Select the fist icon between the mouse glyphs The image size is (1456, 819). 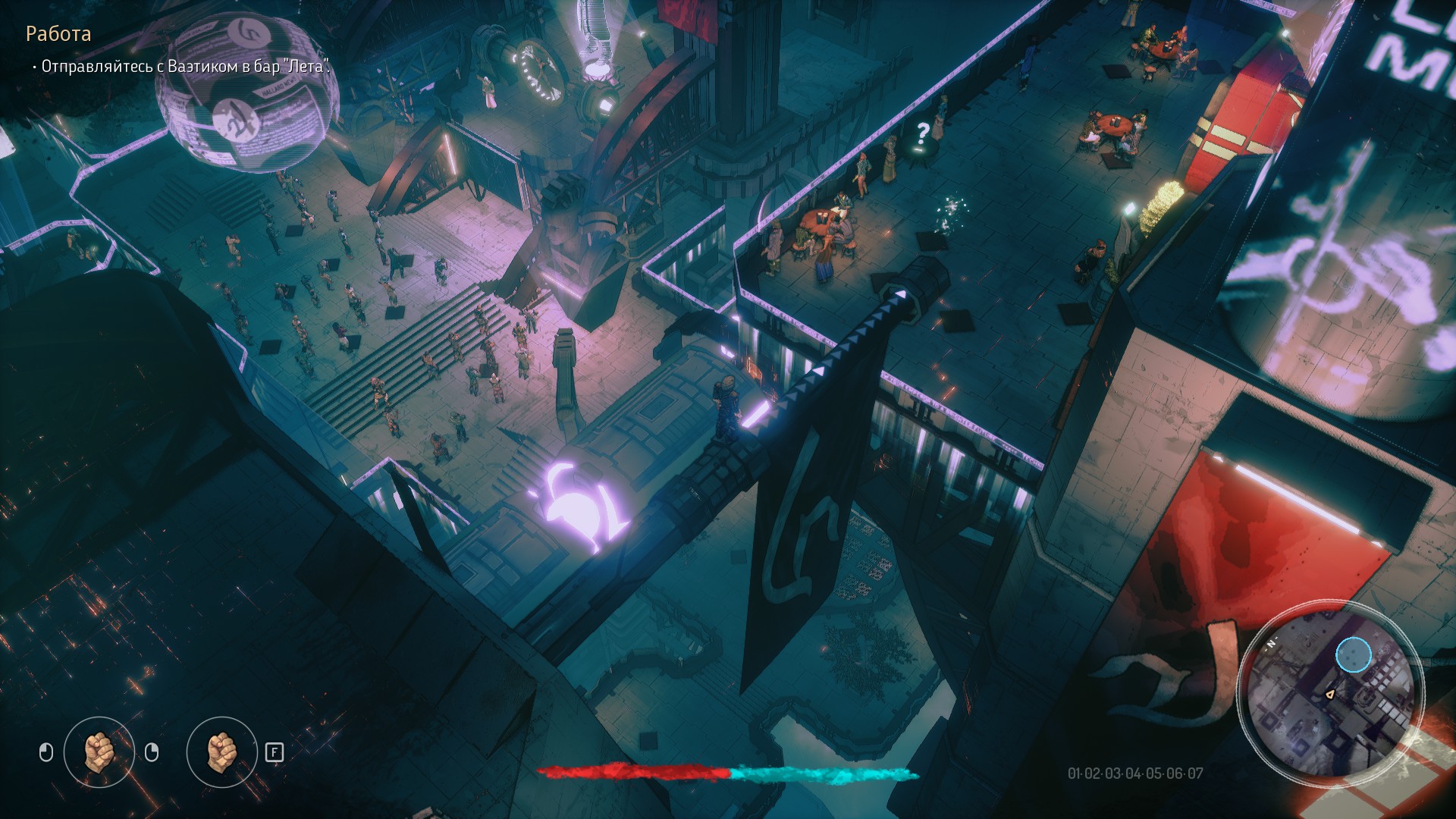pos(99,752)
